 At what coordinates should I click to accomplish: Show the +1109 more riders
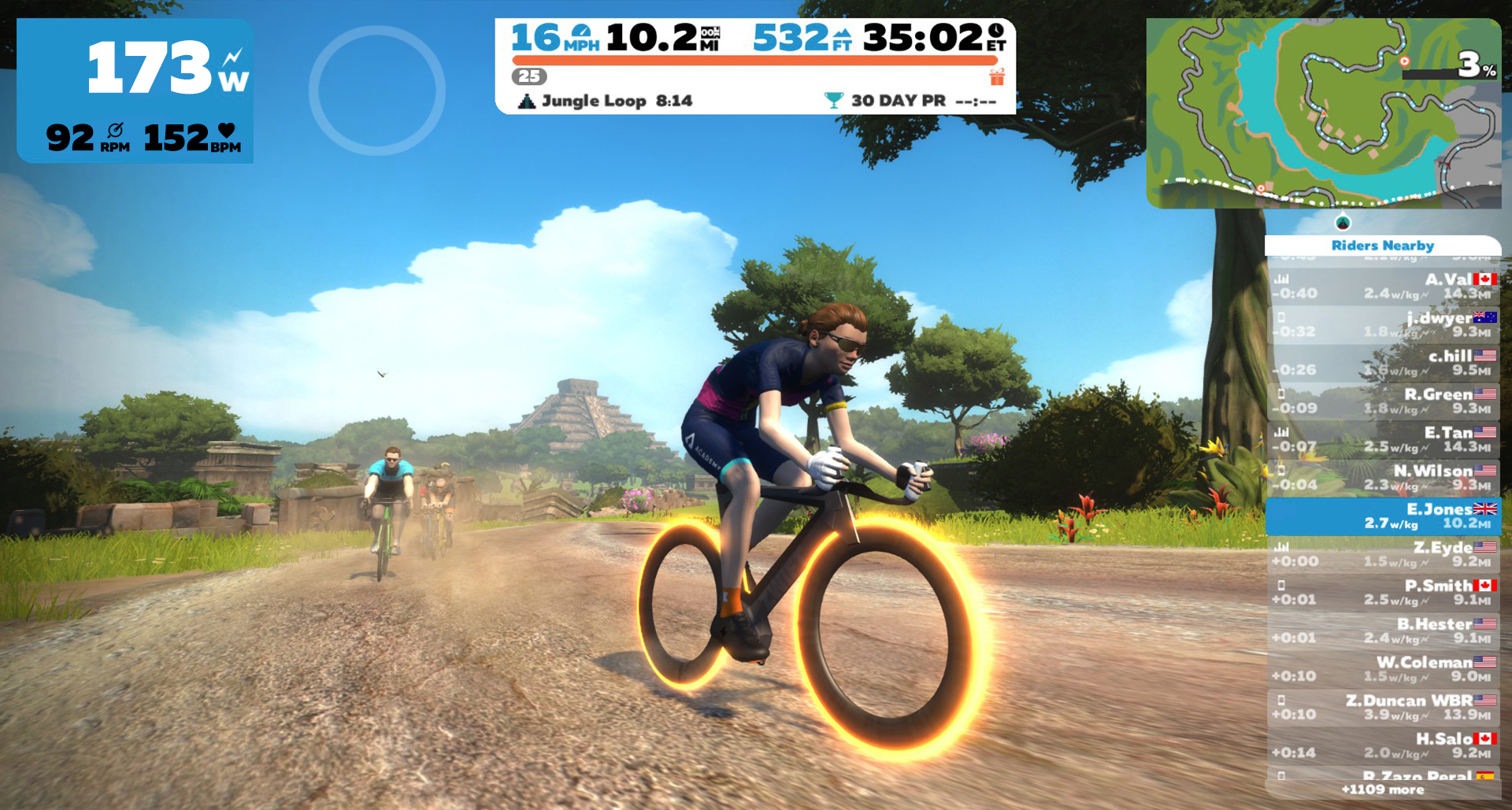(x=1382, y=790)
